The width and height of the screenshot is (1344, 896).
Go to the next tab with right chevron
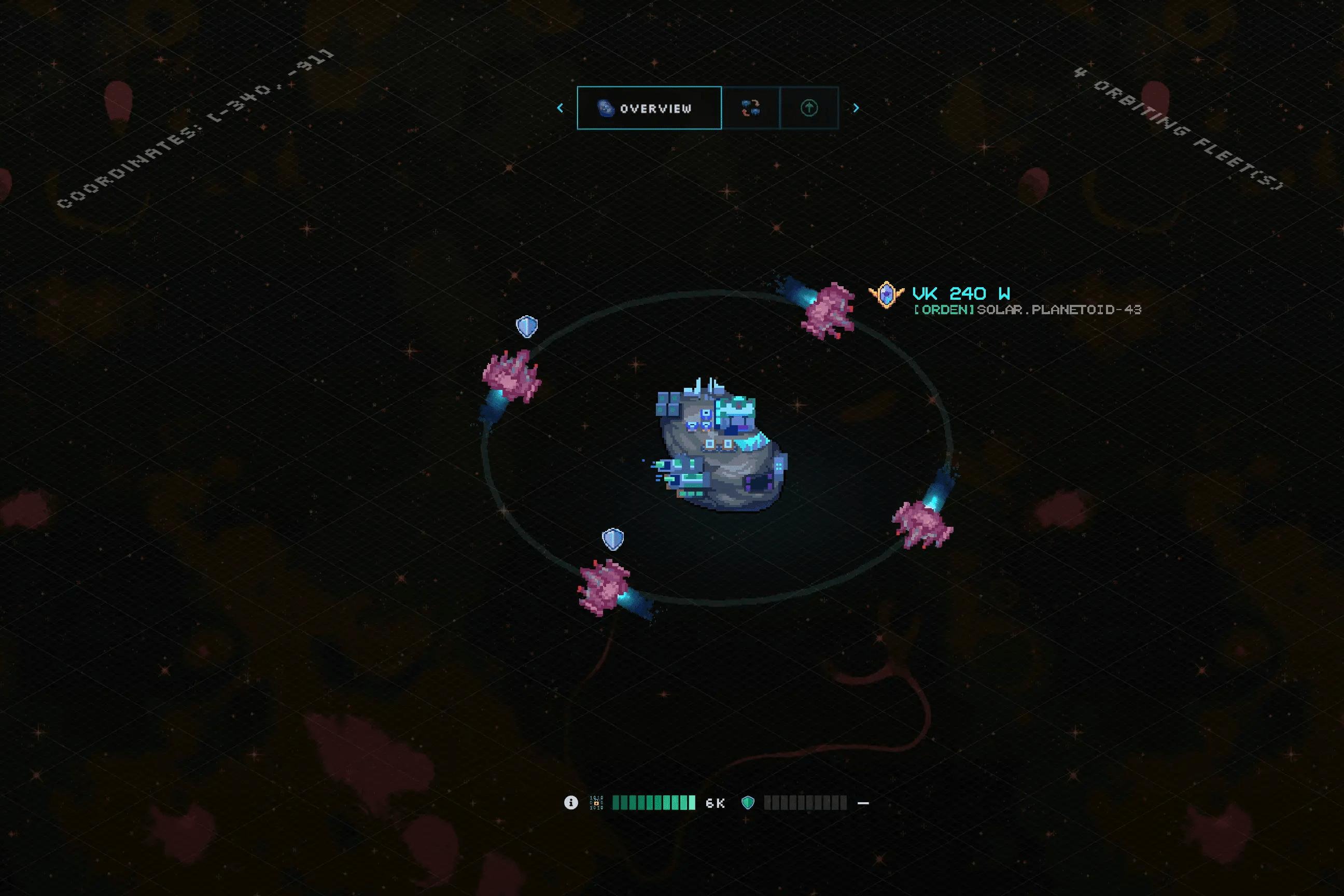pyautogui.click(x=856, y=108)
